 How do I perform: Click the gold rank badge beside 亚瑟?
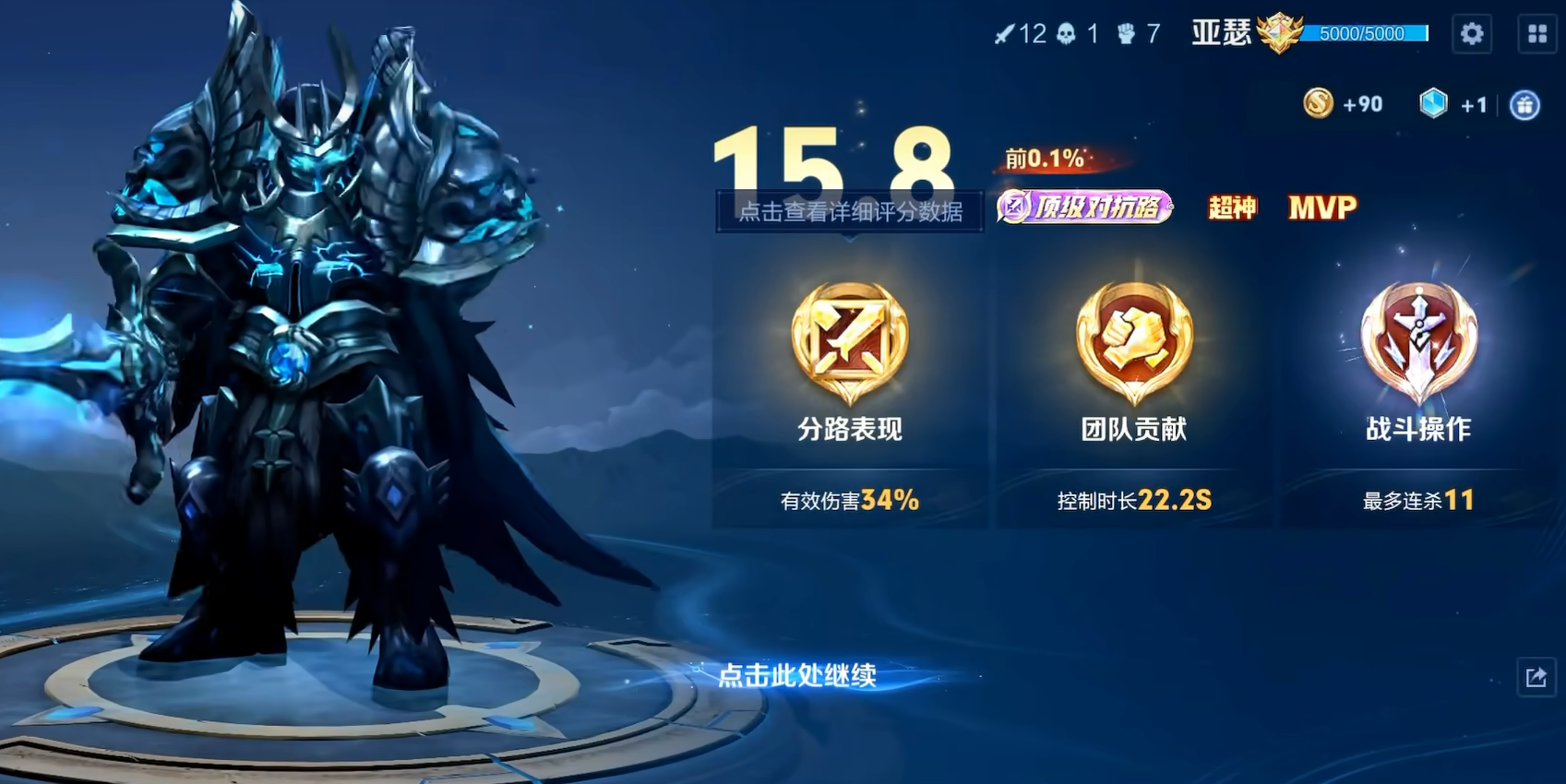[x=1281, y=33]
